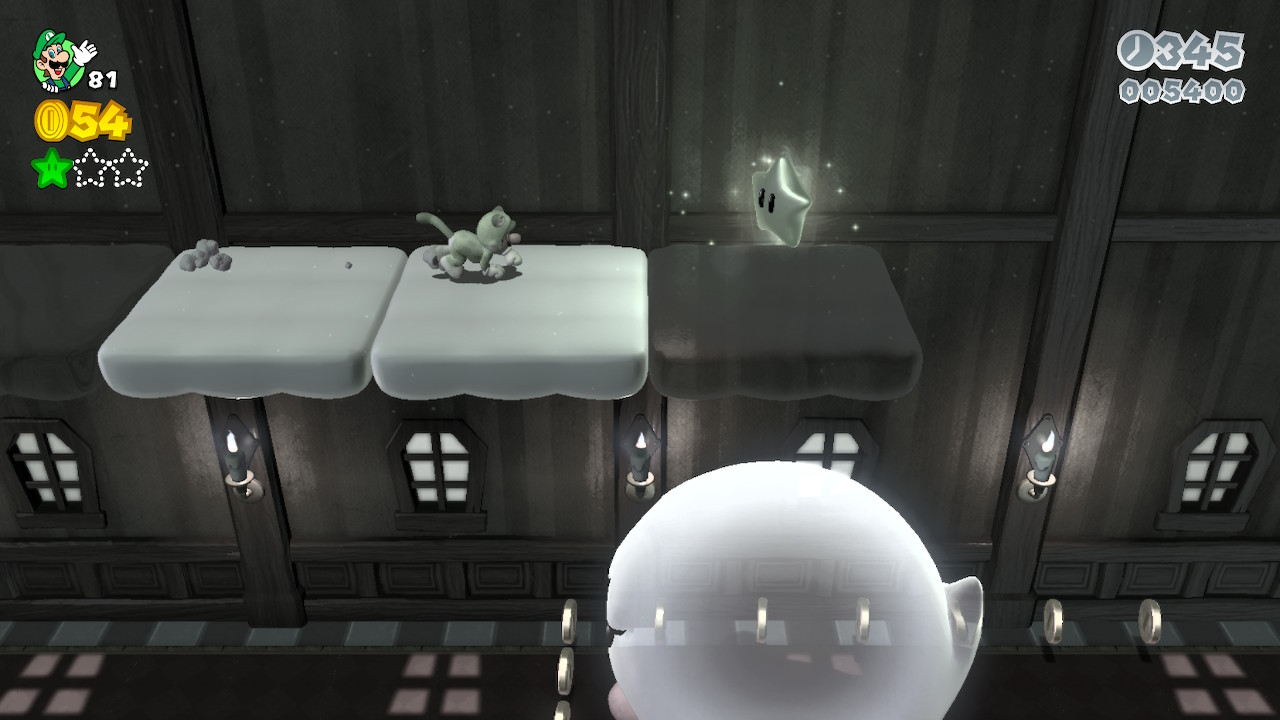
Task: Click the gold coin counter icon
Action: 51,121
